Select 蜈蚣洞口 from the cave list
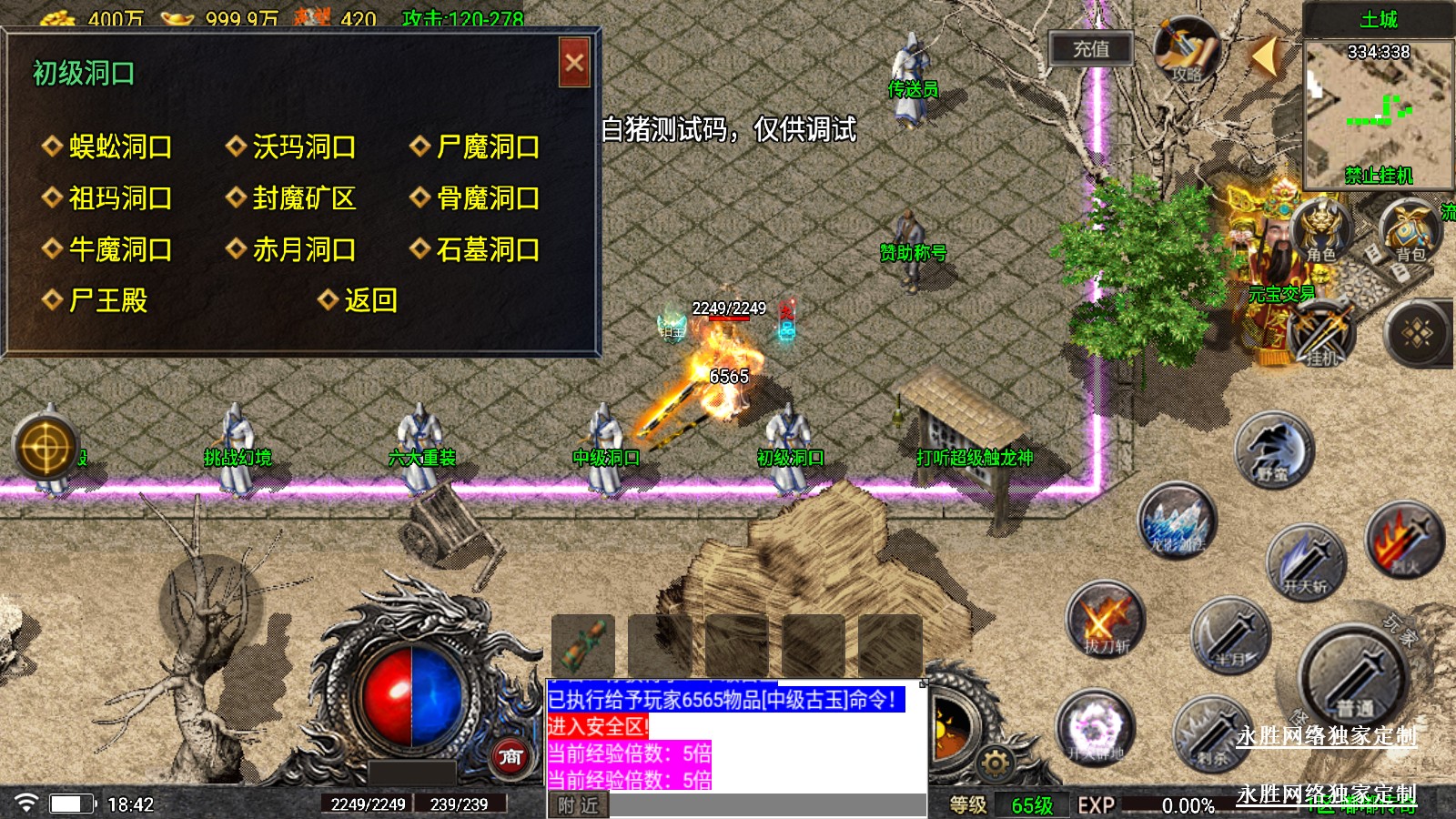The height and width of the screenshot is (819, 1456). pos(119,147)
